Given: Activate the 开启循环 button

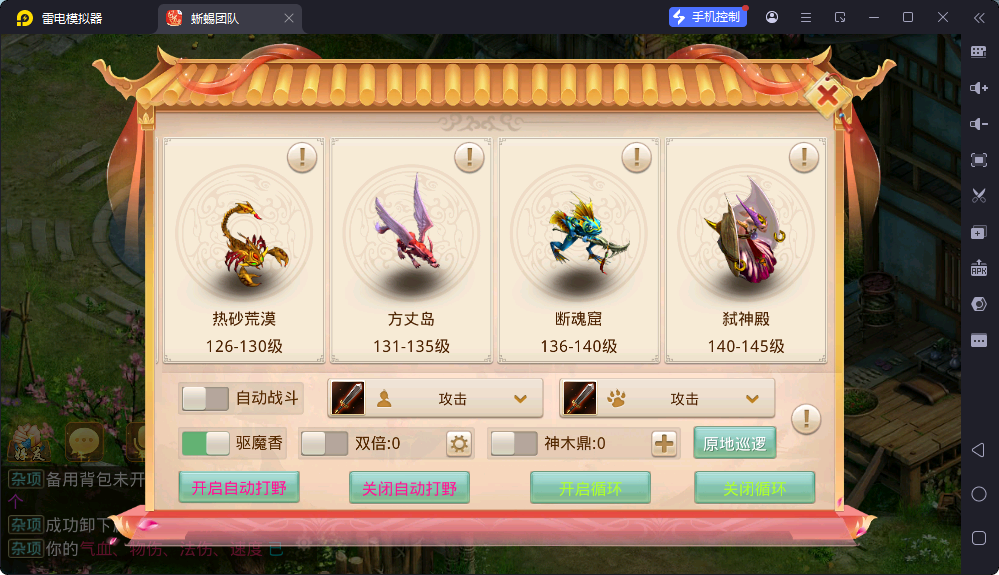Looking at the screenshot, I should click(x=590, y=488).
